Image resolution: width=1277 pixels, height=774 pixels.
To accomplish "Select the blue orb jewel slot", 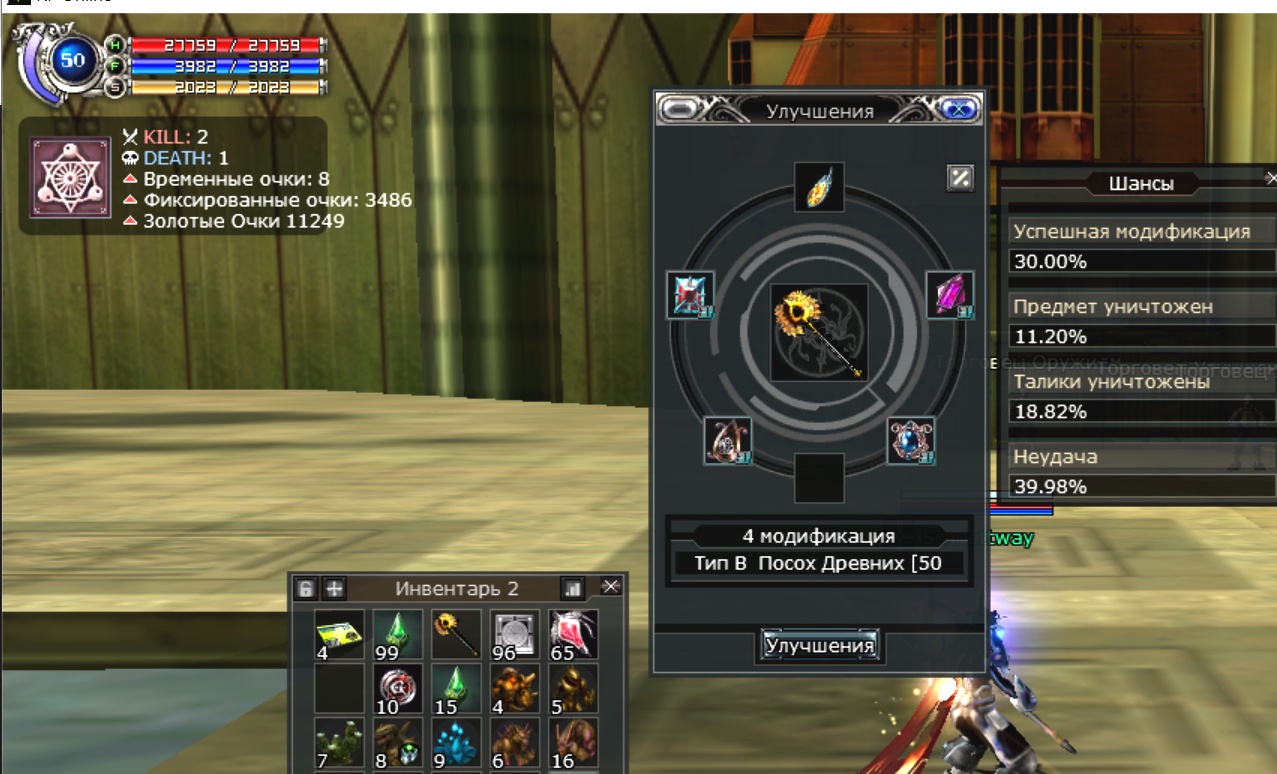I will pos(911,441).
